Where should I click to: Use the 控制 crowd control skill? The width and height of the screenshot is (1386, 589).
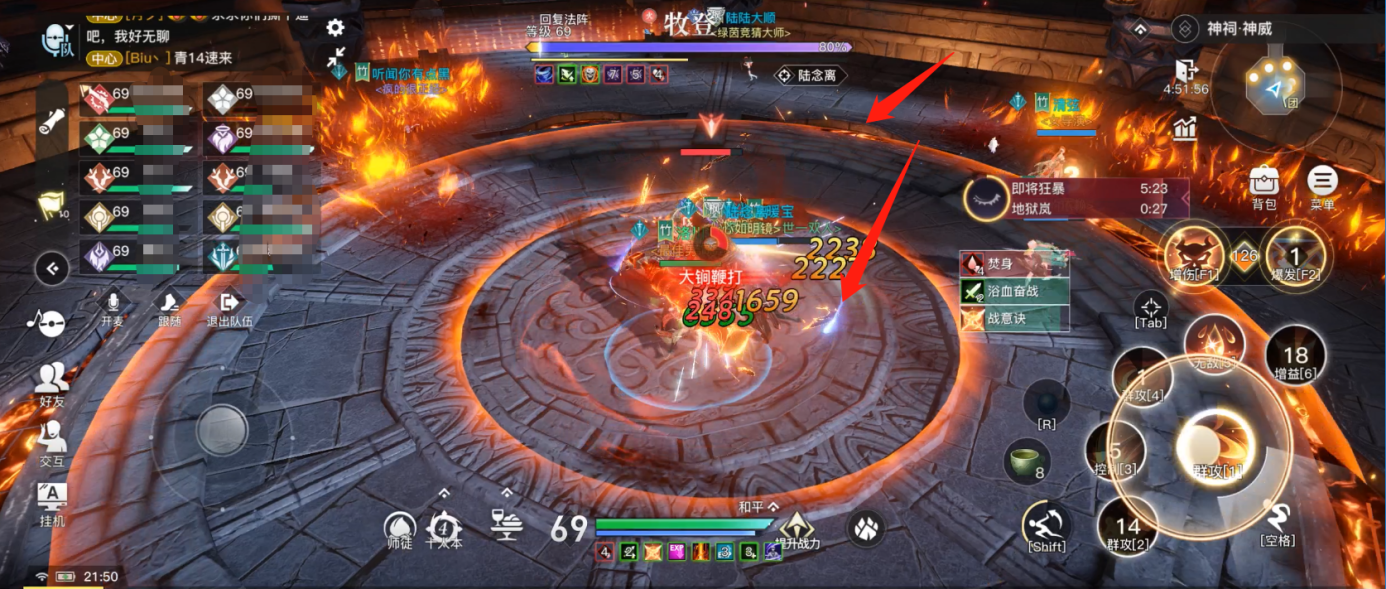point(1116,454)
